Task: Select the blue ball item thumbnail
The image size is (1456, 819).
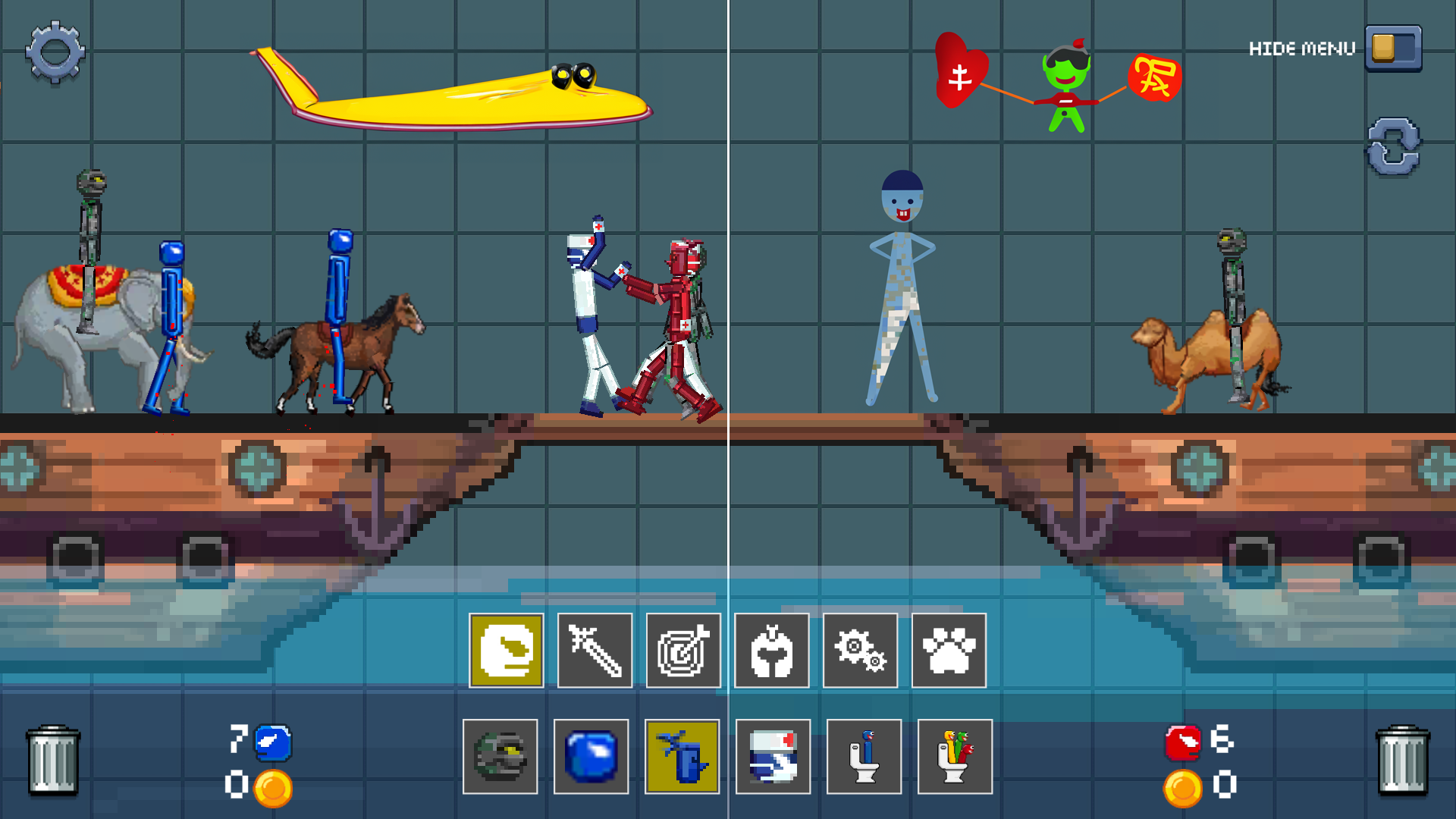Action: pos(591,758)
